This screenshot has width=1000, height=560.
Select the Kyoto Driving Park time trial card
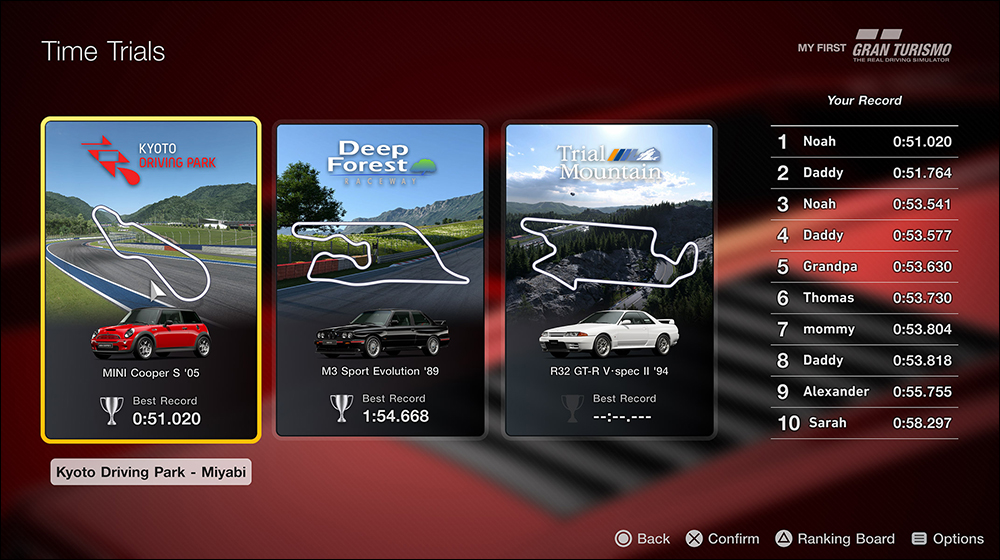pos(151,280)
